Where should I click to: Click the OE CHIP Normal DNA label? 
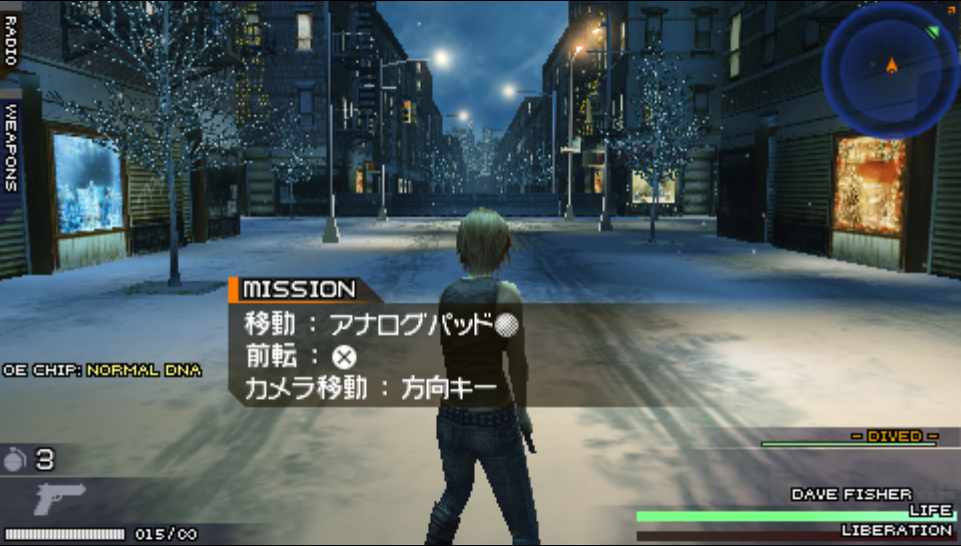pos(102,370)
